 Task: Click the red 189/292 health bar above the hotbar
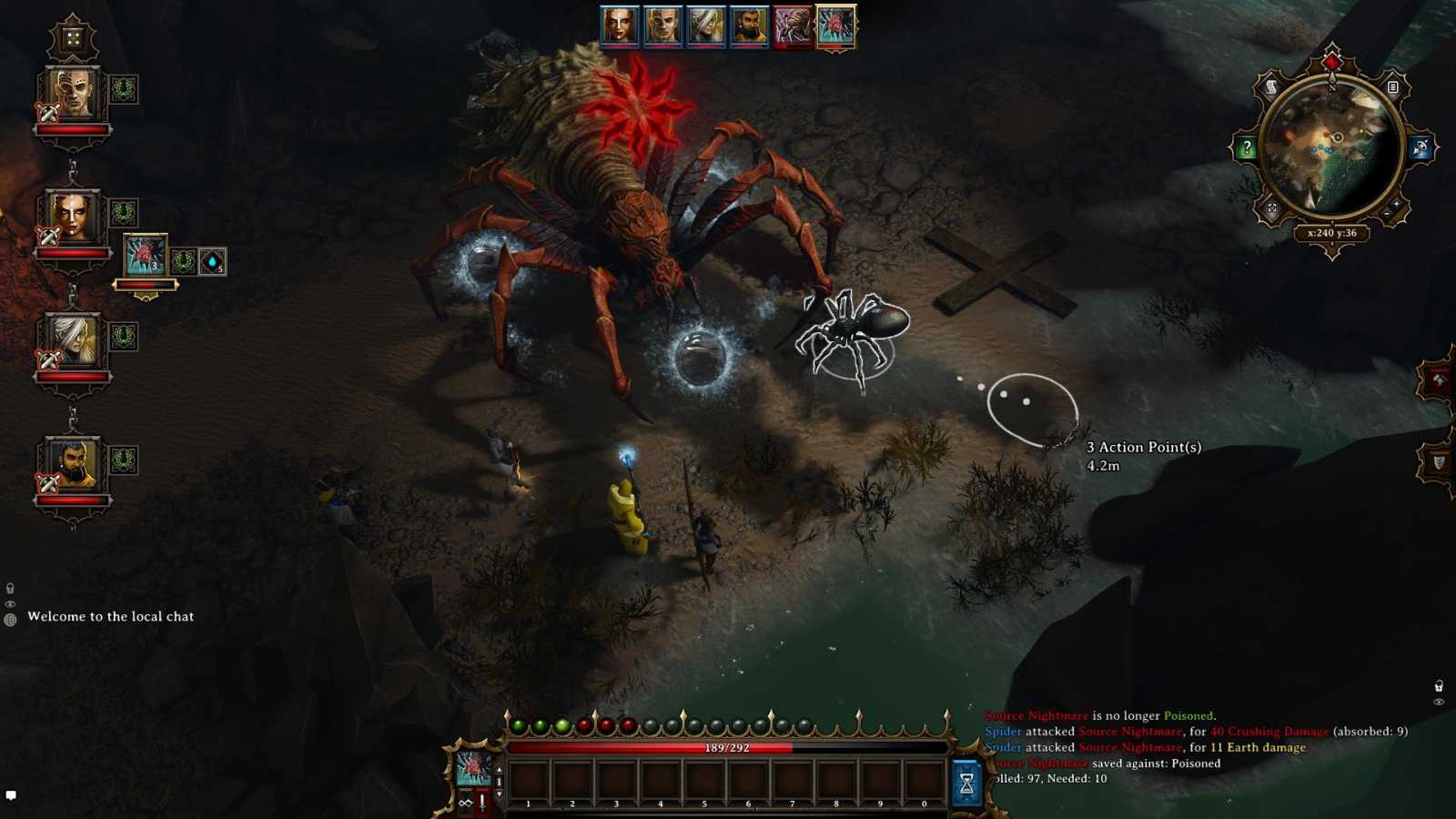726,747
